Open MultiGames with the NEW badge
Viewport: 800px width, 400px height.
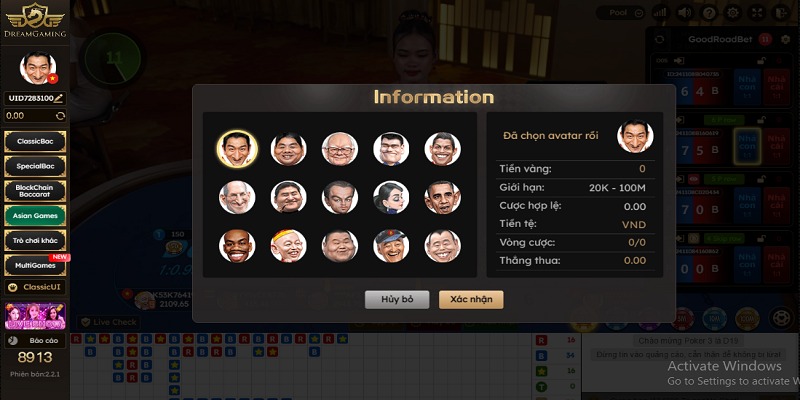(35, 265)
